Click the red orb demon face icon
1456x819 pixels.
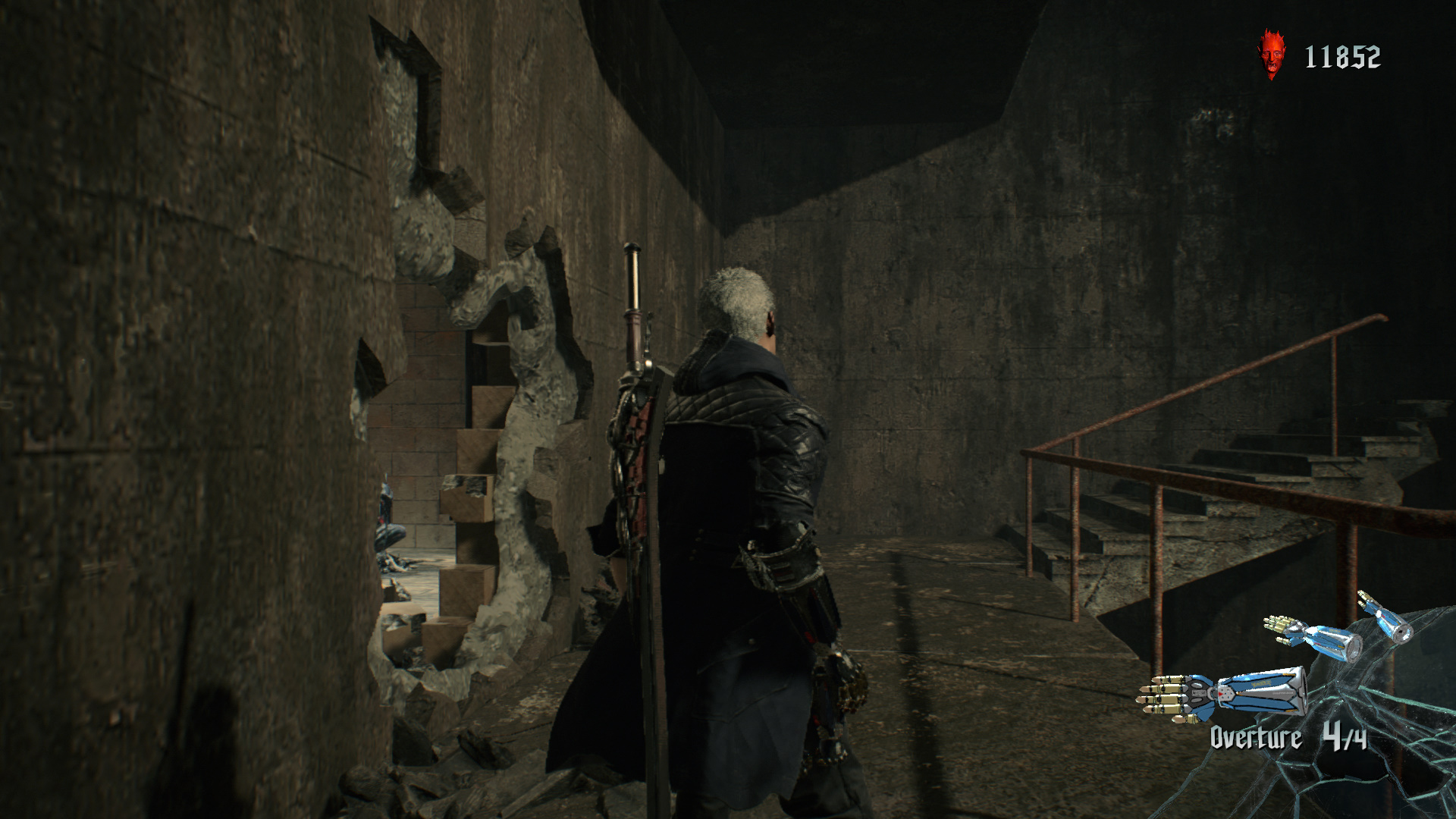coord(1272,55)
